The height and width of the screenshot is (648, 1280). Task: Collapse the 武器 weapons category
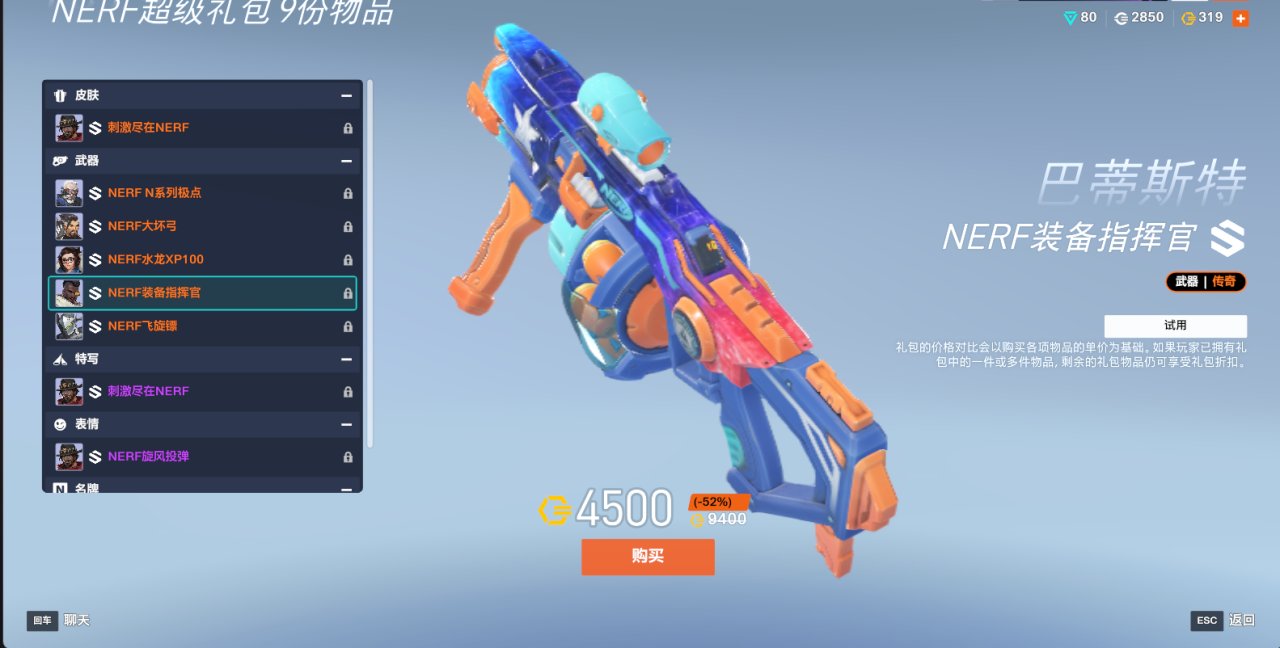point(346,161)
